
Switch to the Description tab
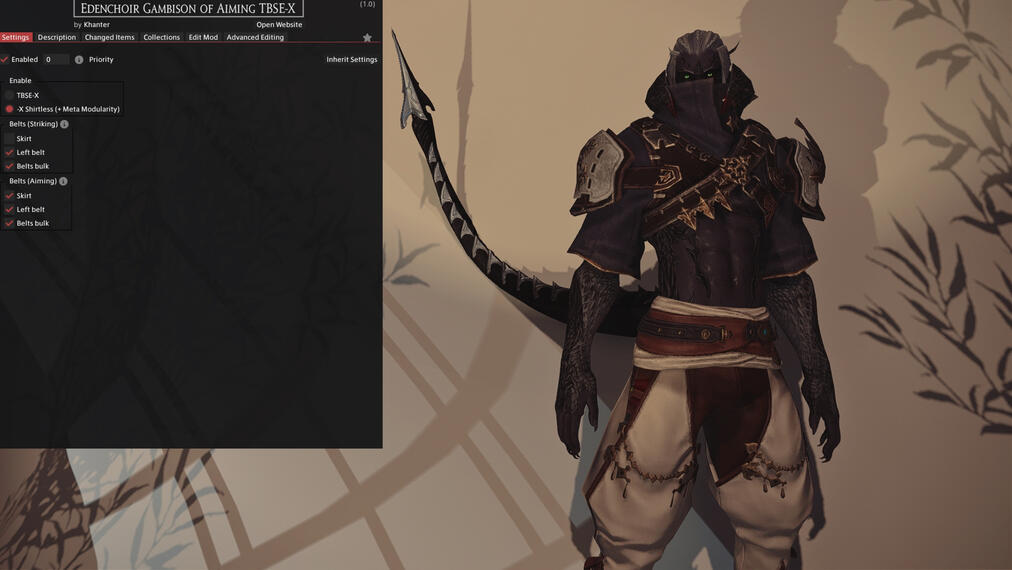[x=57, y=37]
